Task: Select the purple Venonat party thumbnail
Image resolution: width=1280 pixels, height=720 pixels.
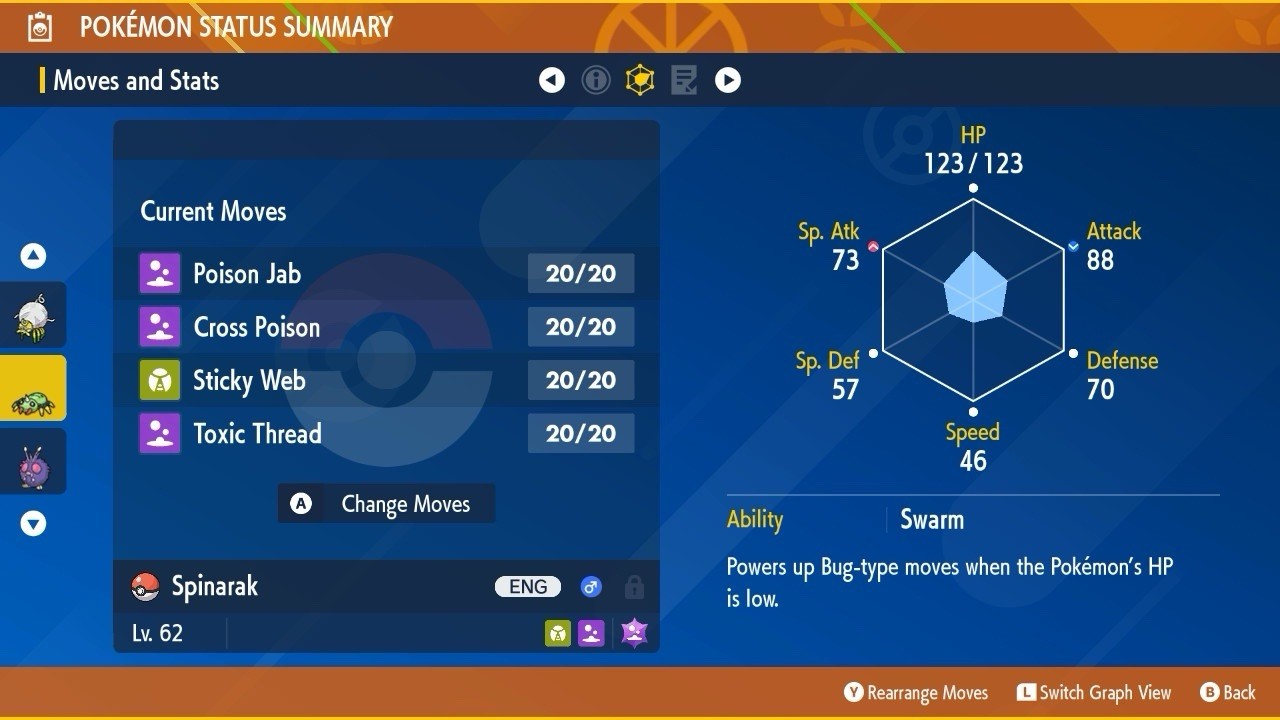Action: point(33,462)
